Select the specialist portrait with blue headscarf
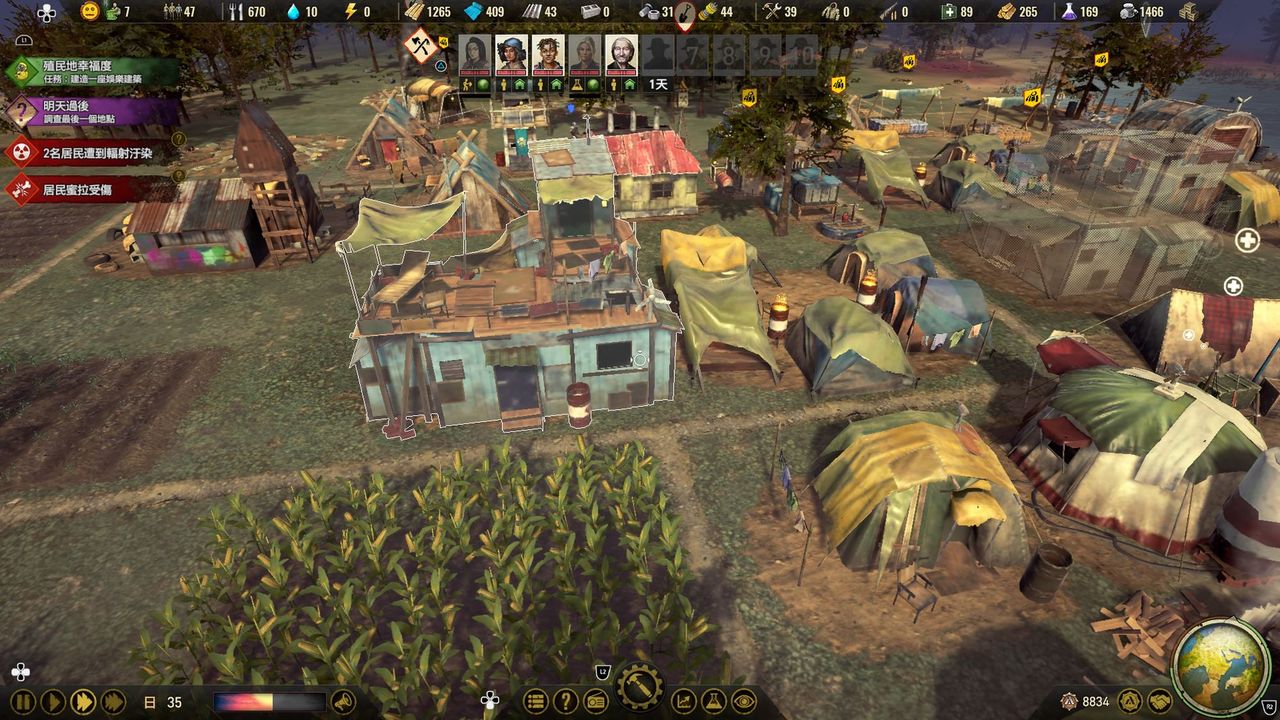The height and width of the screenshot is (720, 1280). click(x=511, y=54)
